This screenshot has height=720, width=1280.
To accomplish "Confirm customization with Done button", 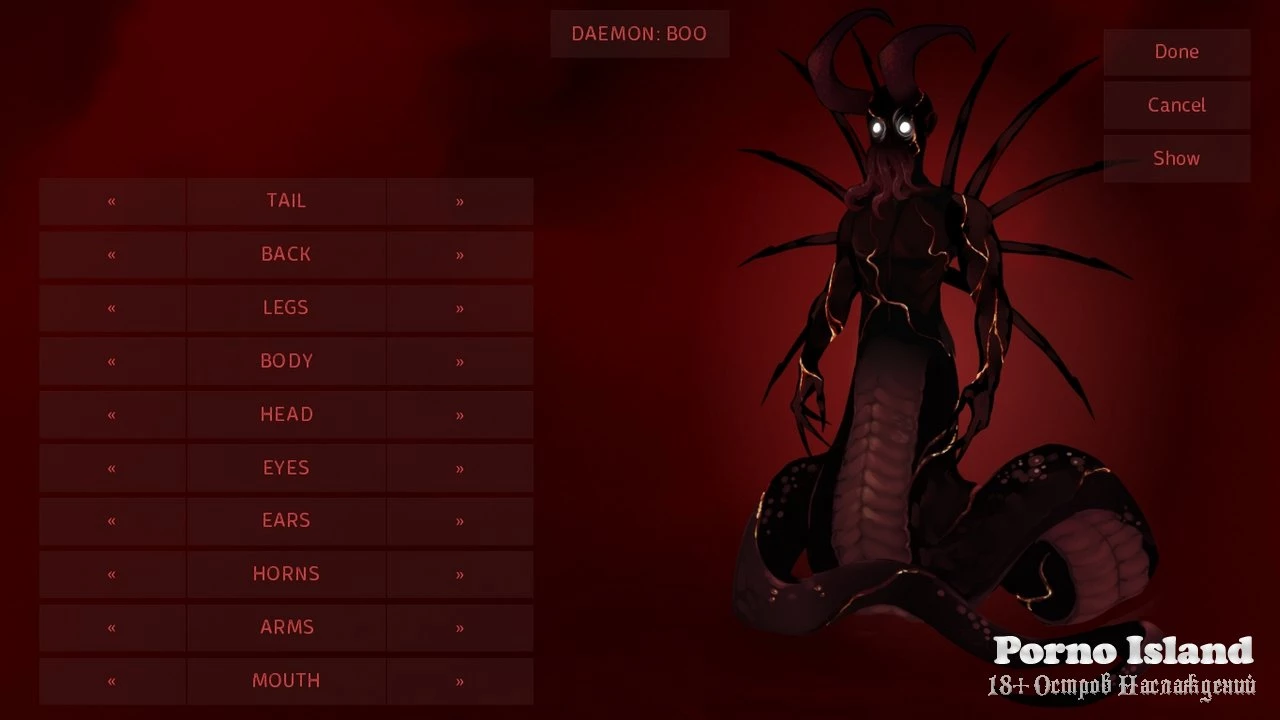I will click(x=1176, y=52).
